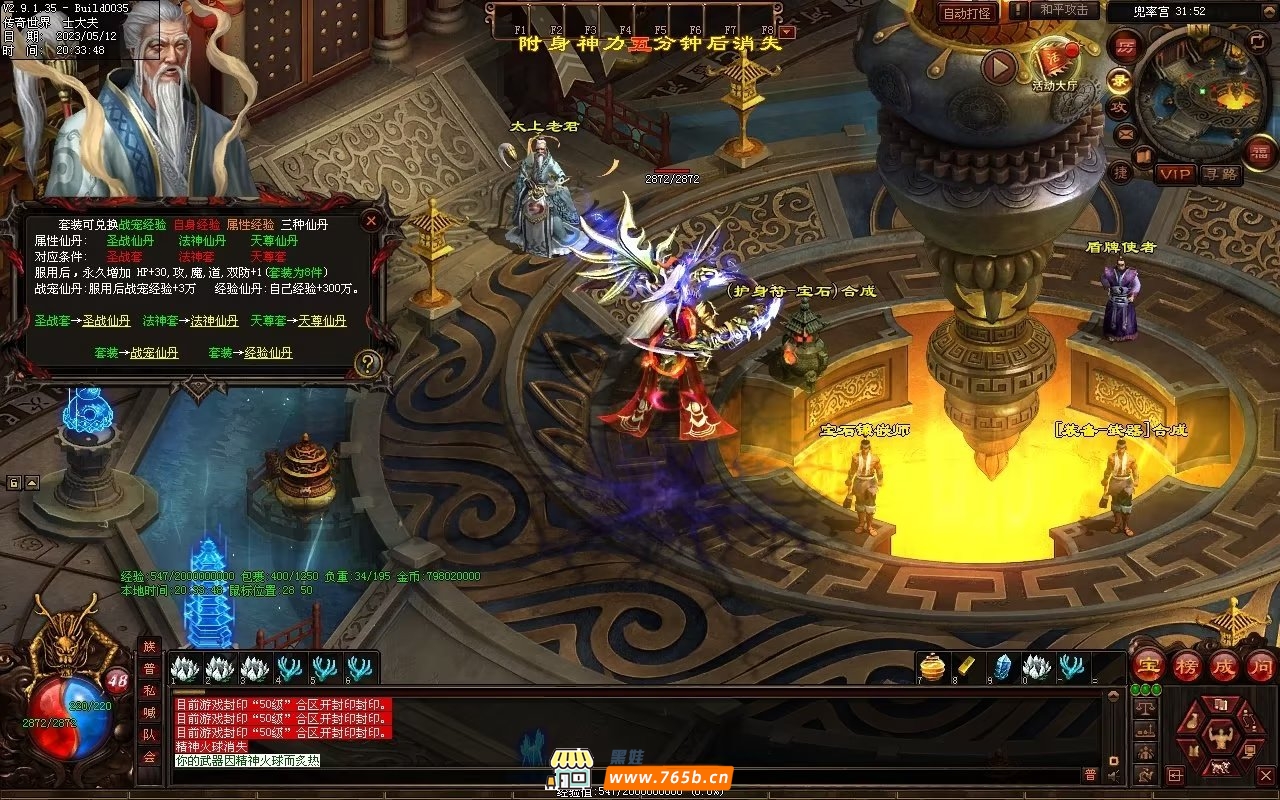Close the Taishang Laojun dialogue panel
The height and width of the screenshot is (800, 1280).
pos(371,220)
